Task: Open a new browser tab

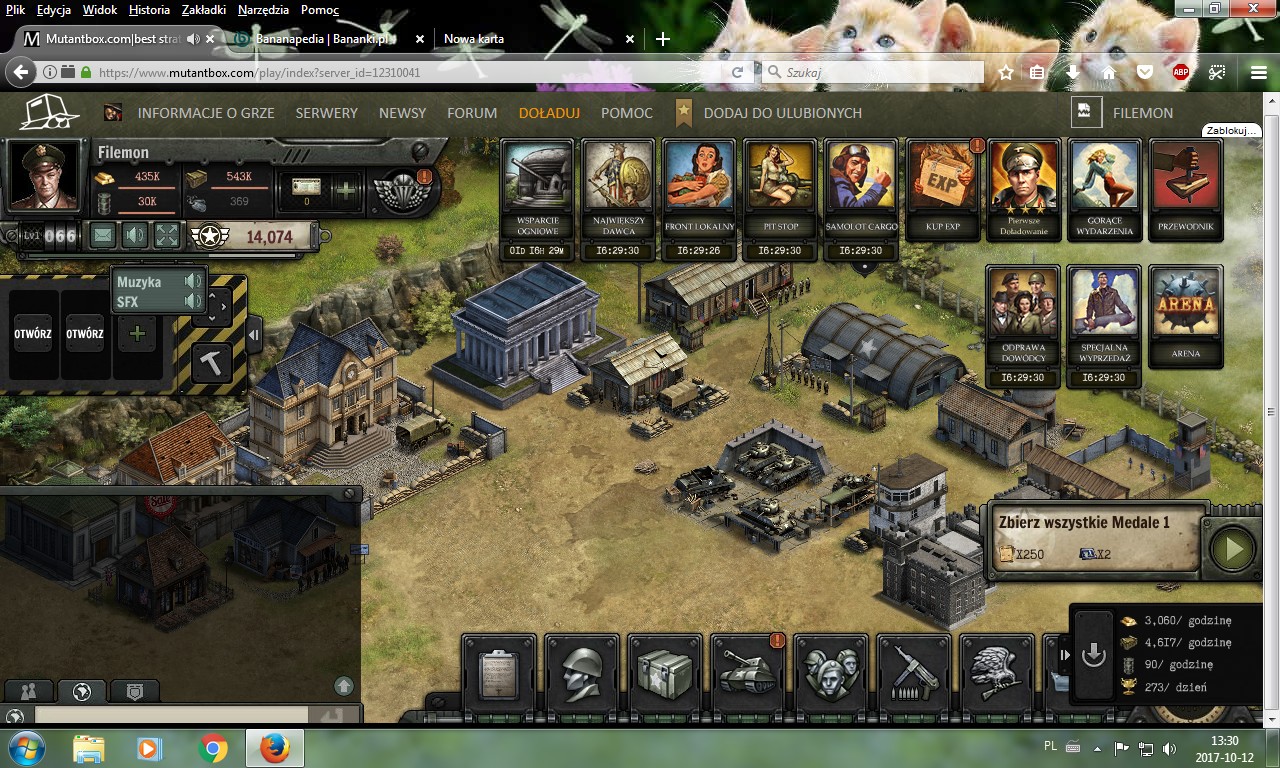Action: tap(662, 39)
